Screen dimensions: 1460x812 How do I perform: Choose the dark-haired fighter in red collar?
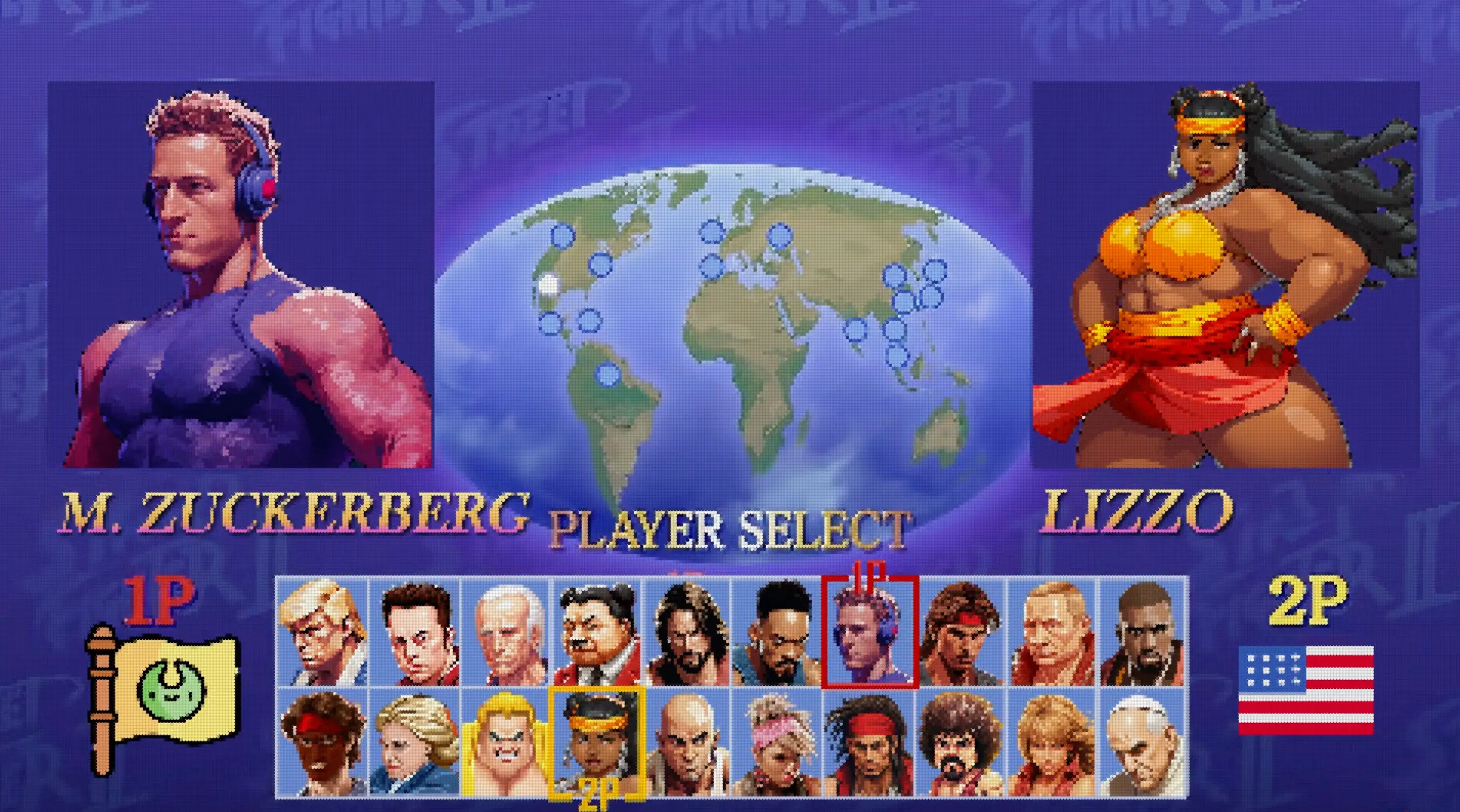(x=414, y=632)
